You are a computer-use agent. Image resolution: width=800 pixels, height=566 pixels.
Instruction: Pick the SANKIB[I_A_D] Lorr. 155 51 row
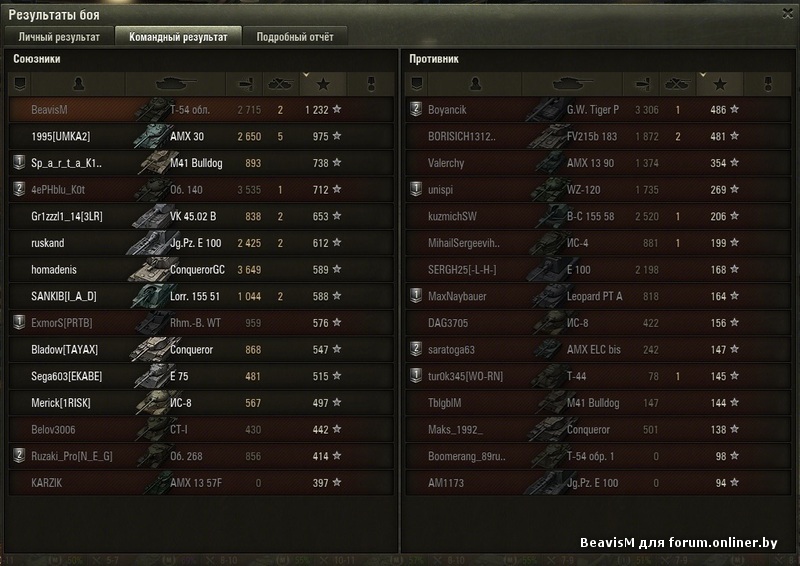click(x=198, y=296)
